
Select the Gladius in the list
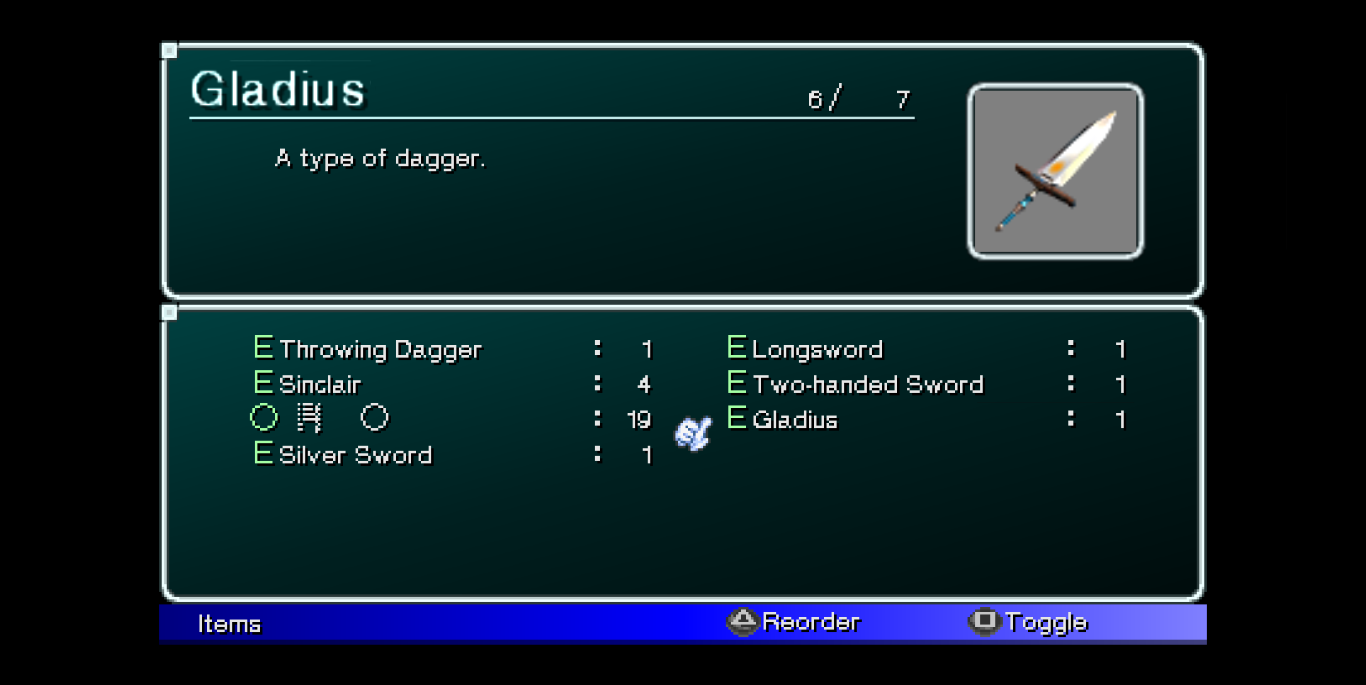click(795, 419)
